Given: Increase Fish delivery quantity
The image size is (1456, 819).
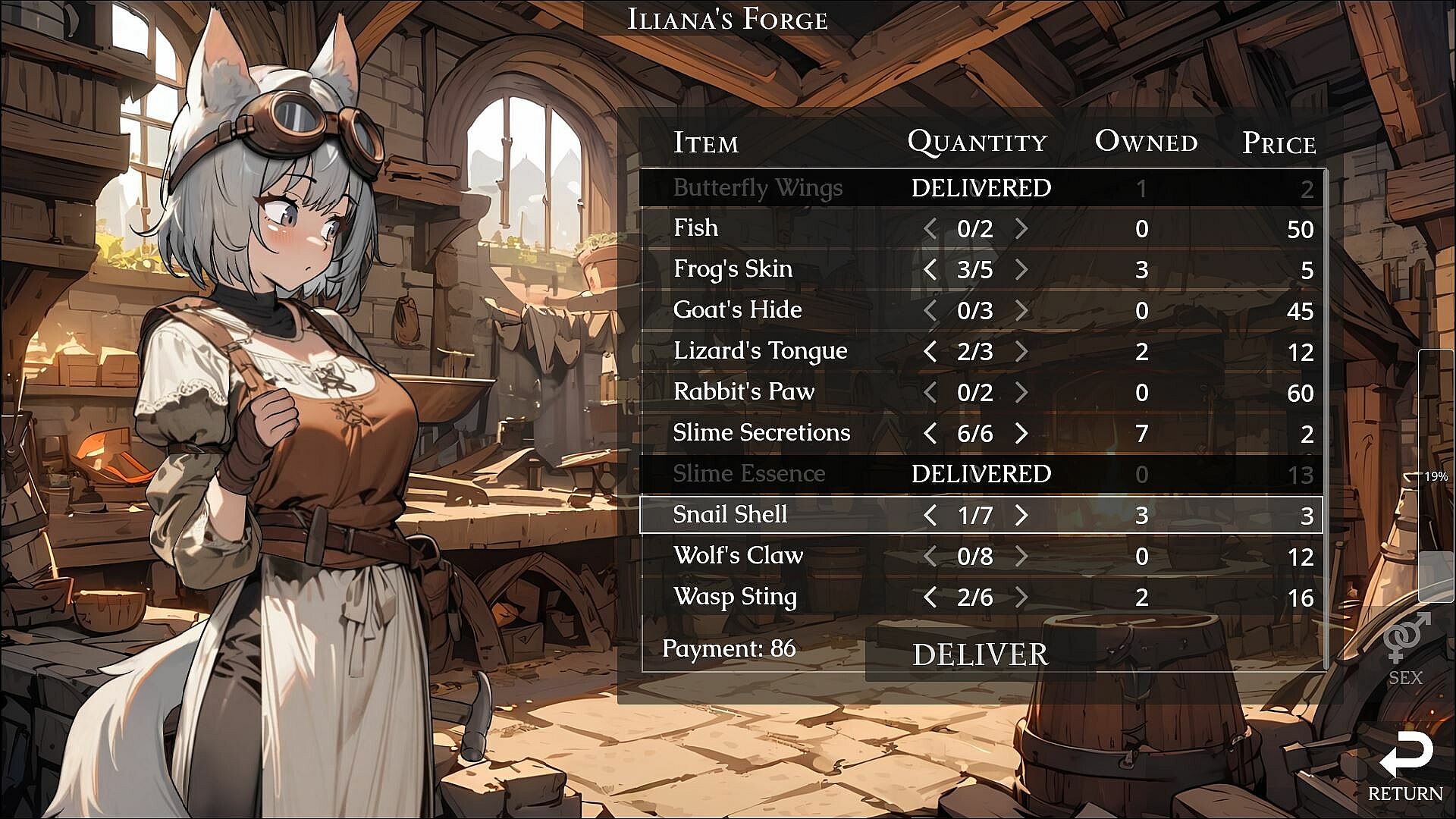Looking at the screenshot, I should pyautogui.click(x=1021, y=228).
